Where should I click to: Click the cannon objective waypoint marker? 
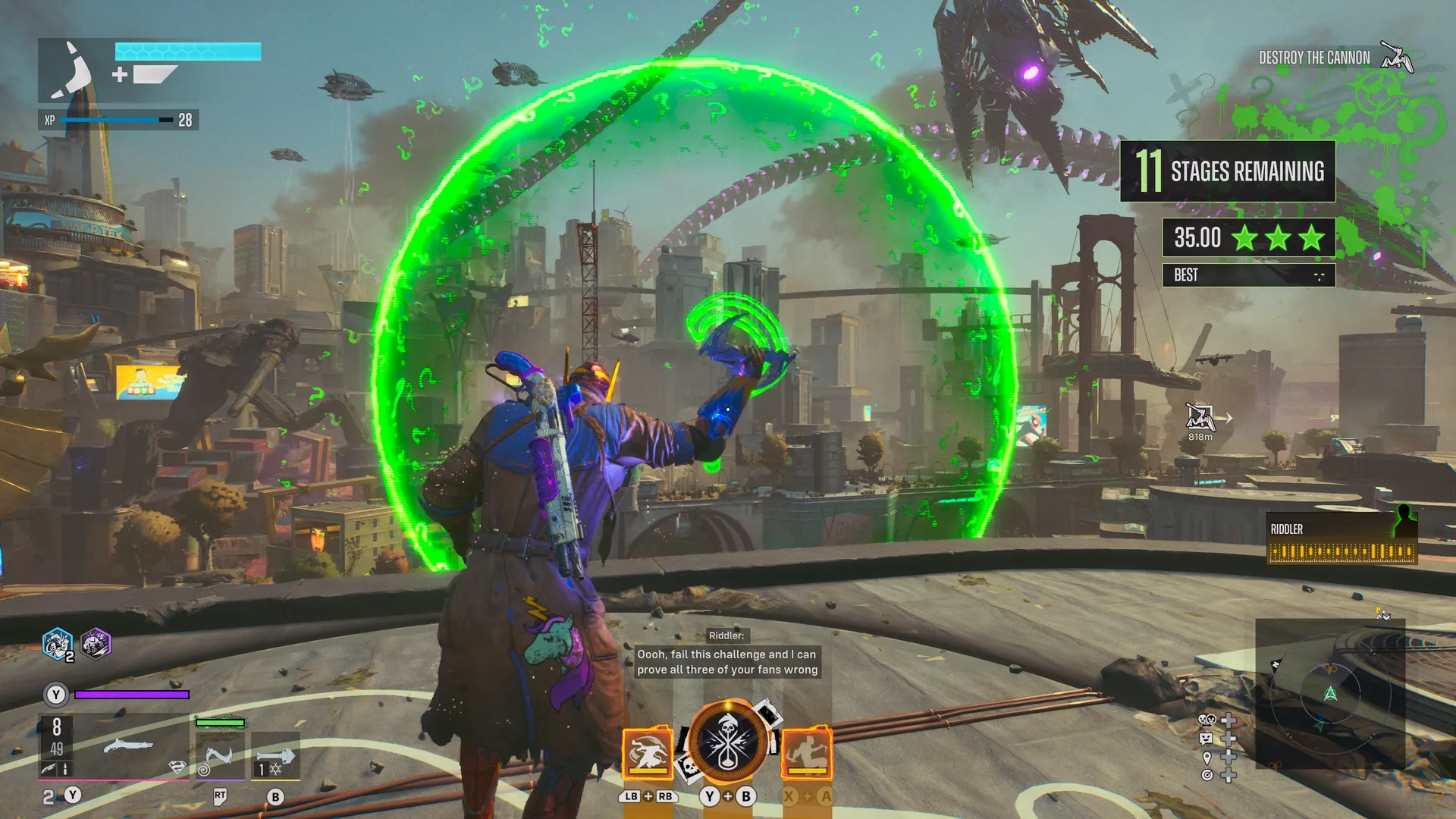click(x=1200, y=418)
